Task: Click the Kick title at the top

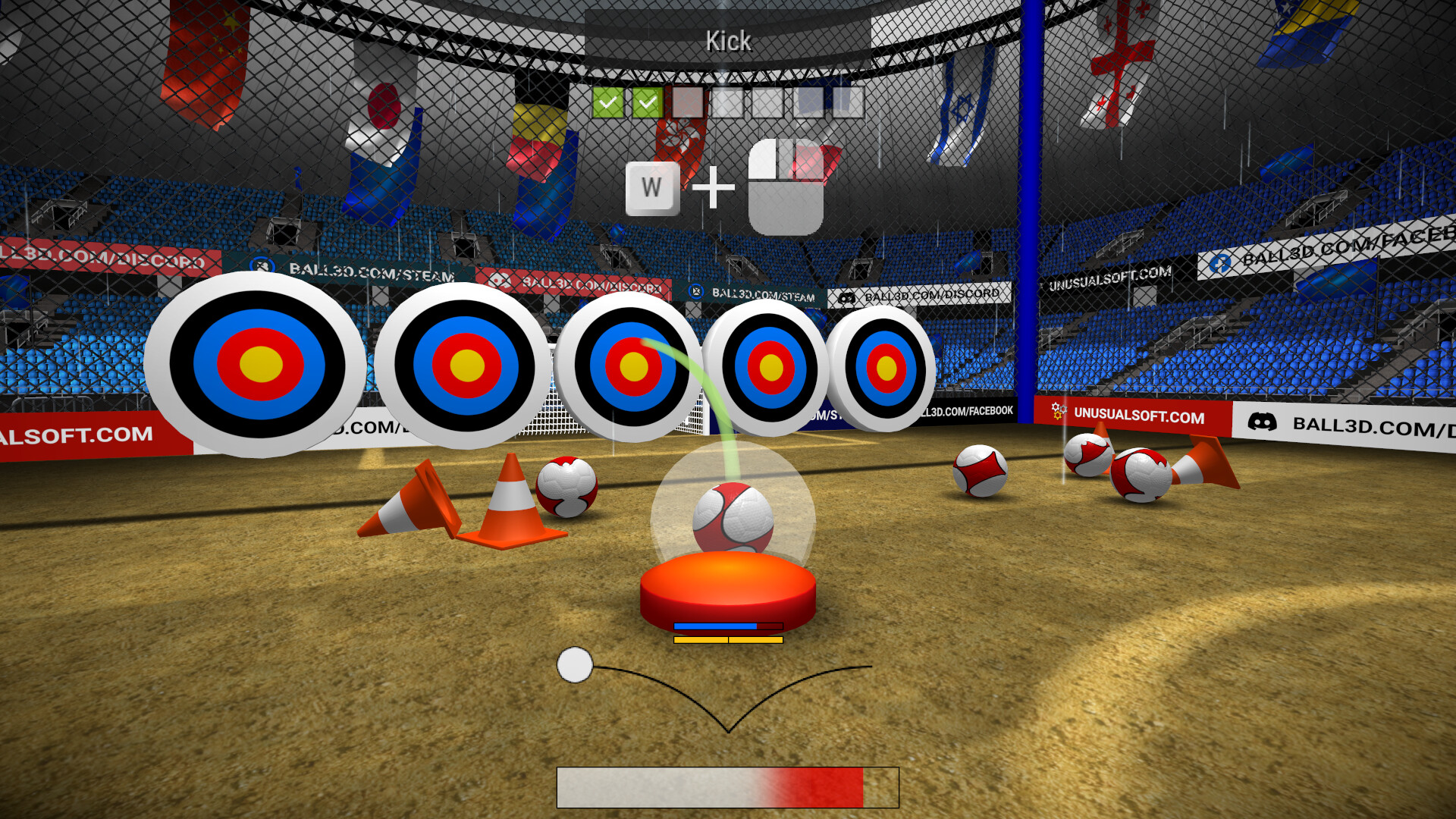Action: tap(728, 41)
